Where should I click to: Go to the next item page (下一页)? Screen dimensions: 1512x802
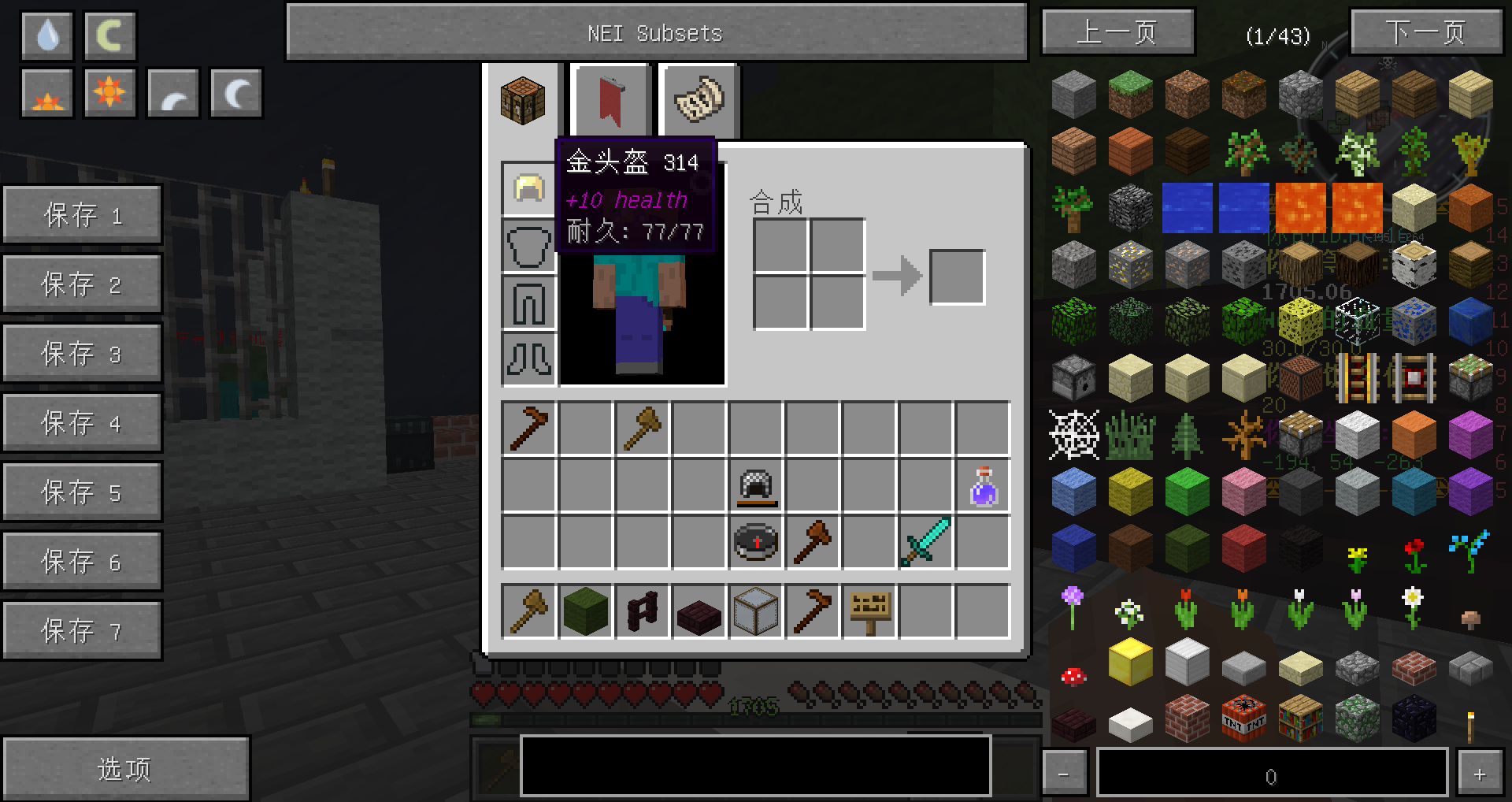tap(1425, 33)
